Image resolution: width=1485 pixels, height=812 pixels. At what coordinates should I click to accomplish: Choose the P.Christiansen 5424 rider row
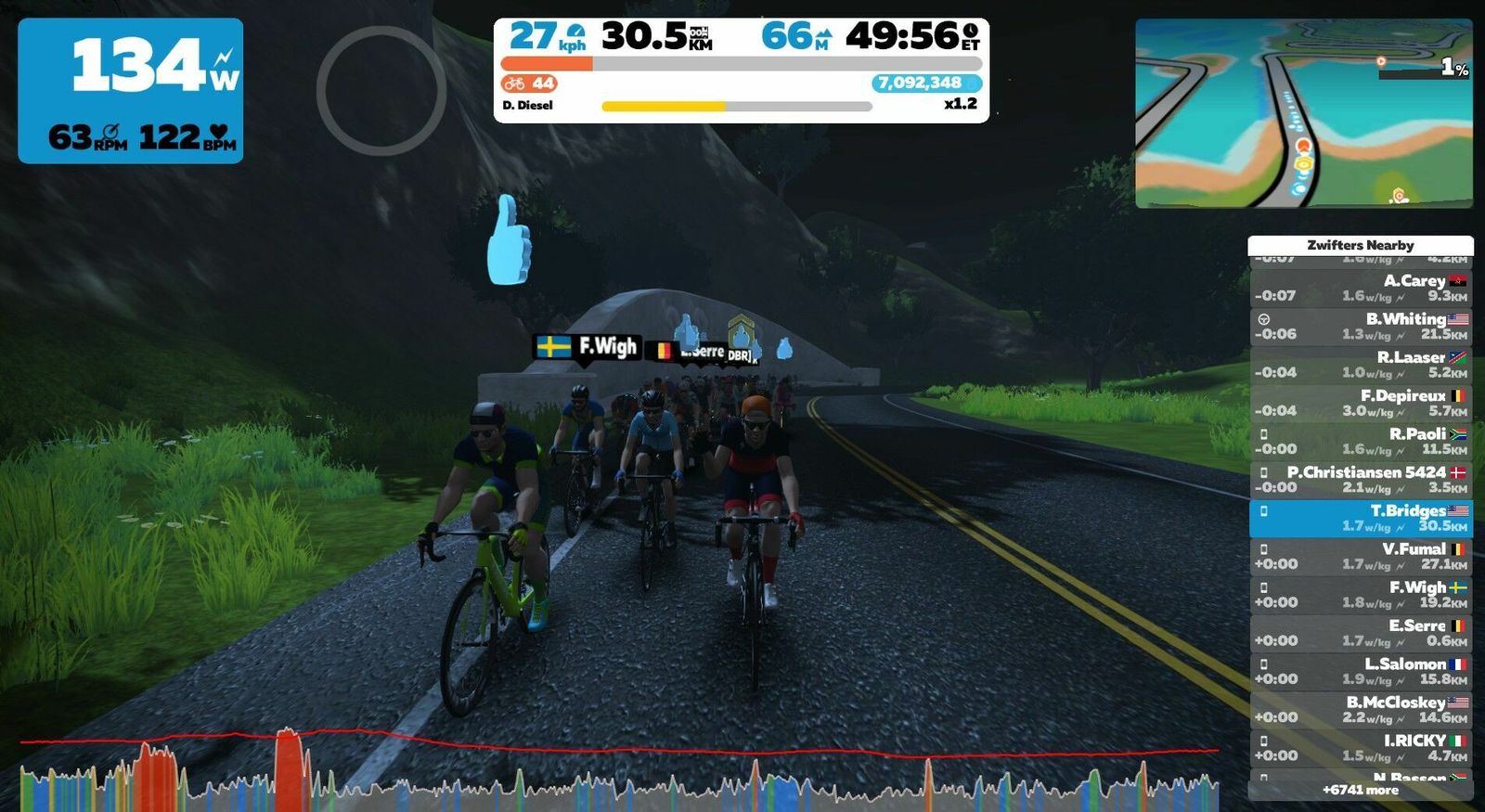pyautogui.click(x=1360, y=479)
